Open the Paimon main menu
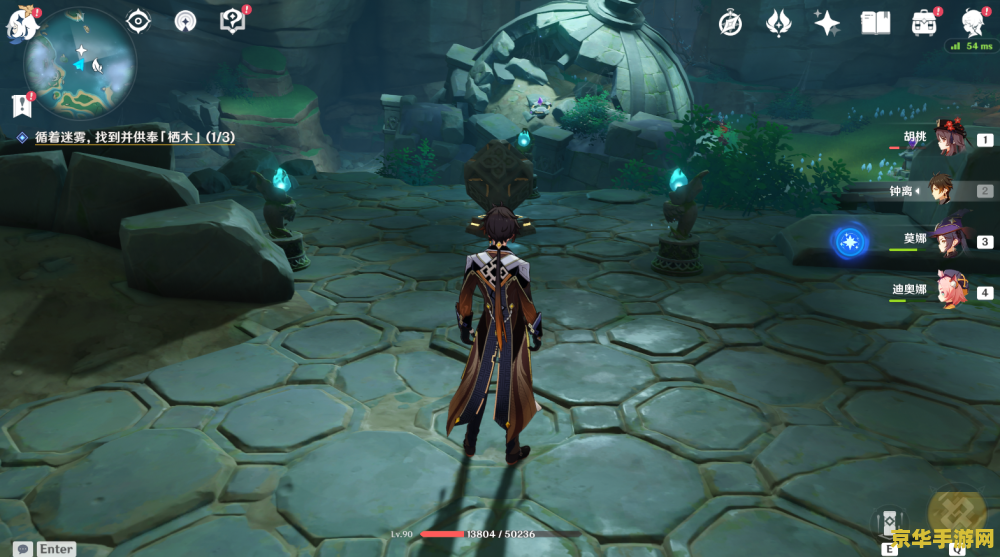The height and width of the screenshot is (557, 1000). (x=18, y=22)
